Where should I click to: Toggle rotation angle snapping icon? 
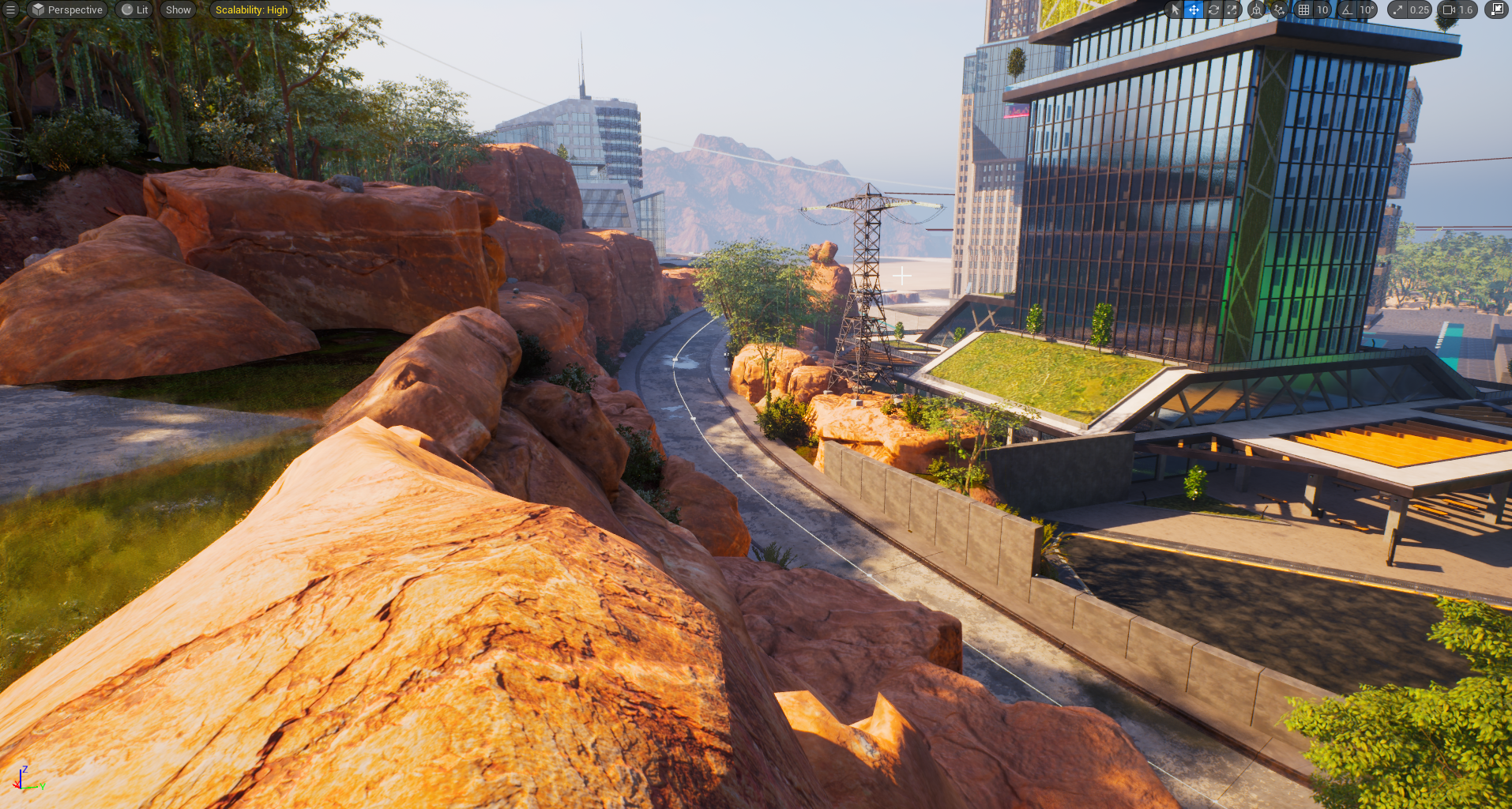1347,9
